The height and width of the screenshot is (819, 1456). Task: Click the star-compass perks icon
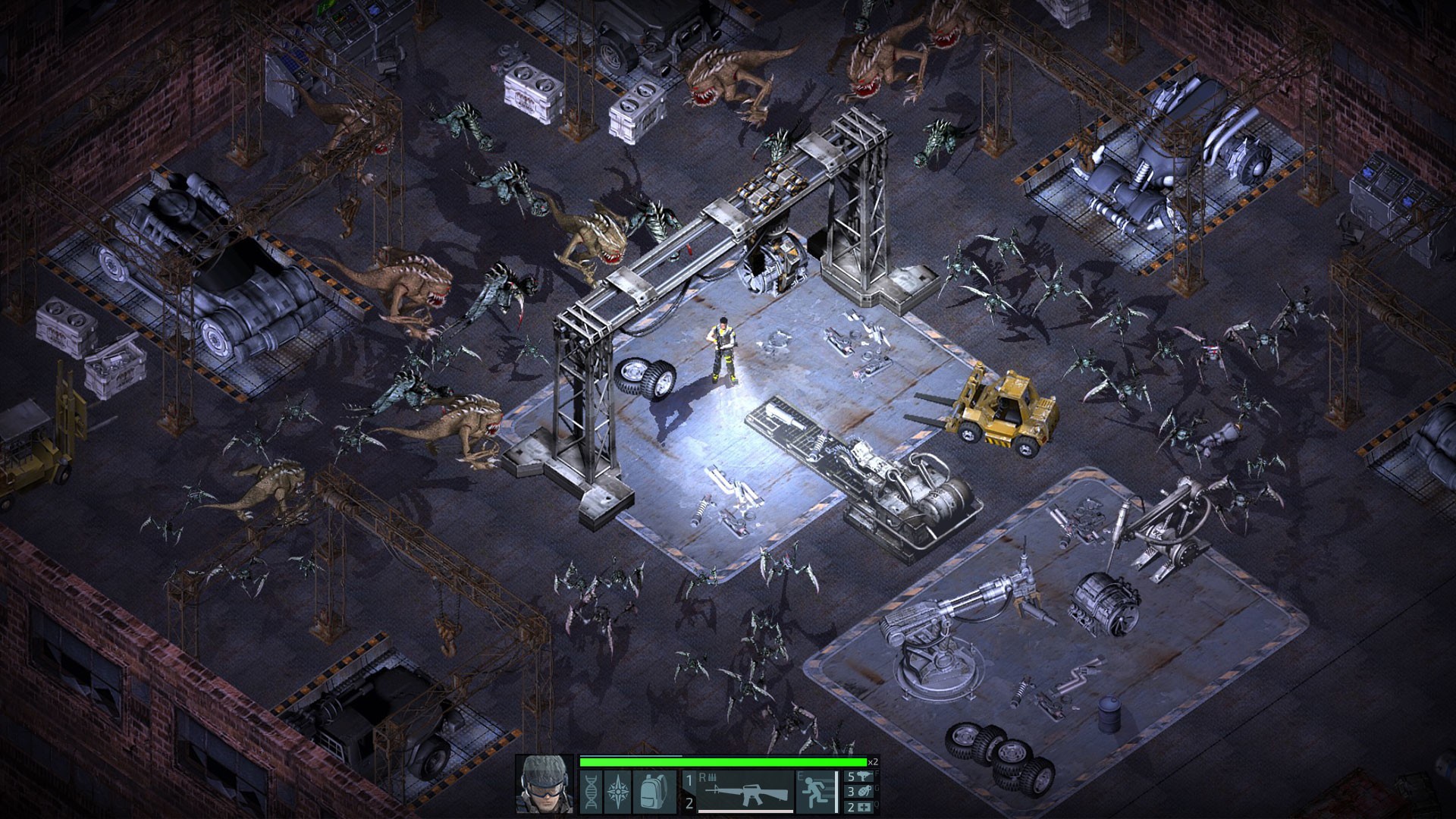[617, 794]
